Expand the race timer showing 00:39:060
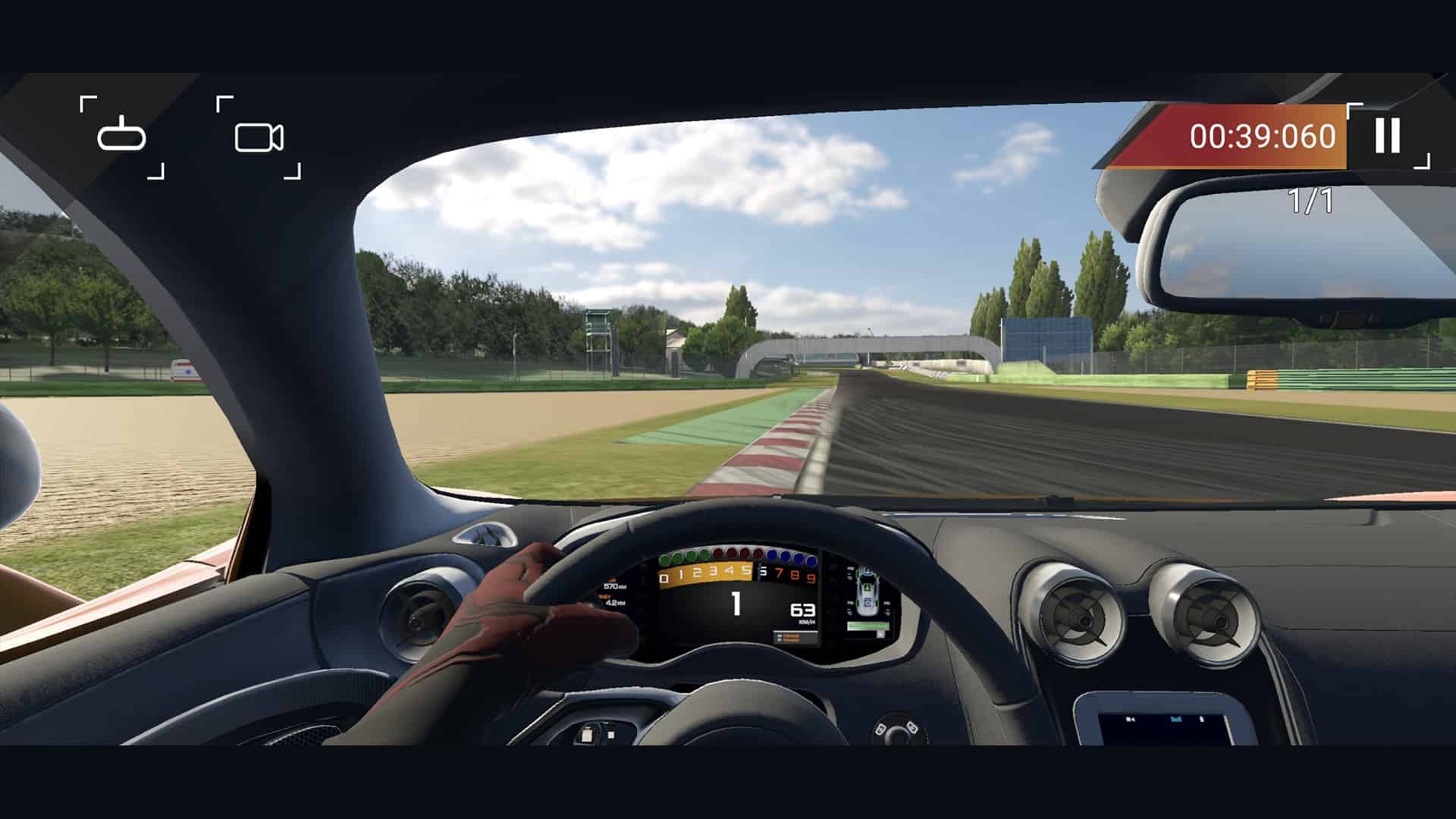This screenshot has width=1456, height=819. (1262, 135)
